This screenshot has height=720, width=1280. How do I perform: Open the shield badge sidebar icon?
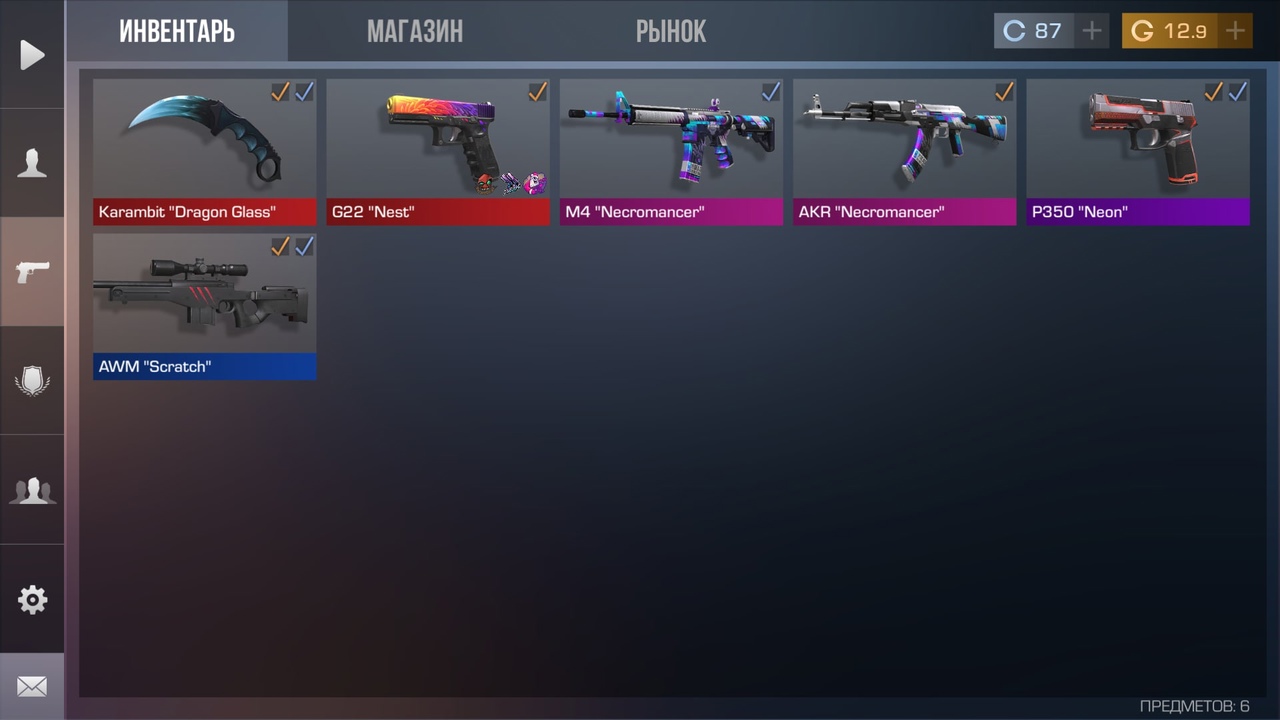[32, 381]
